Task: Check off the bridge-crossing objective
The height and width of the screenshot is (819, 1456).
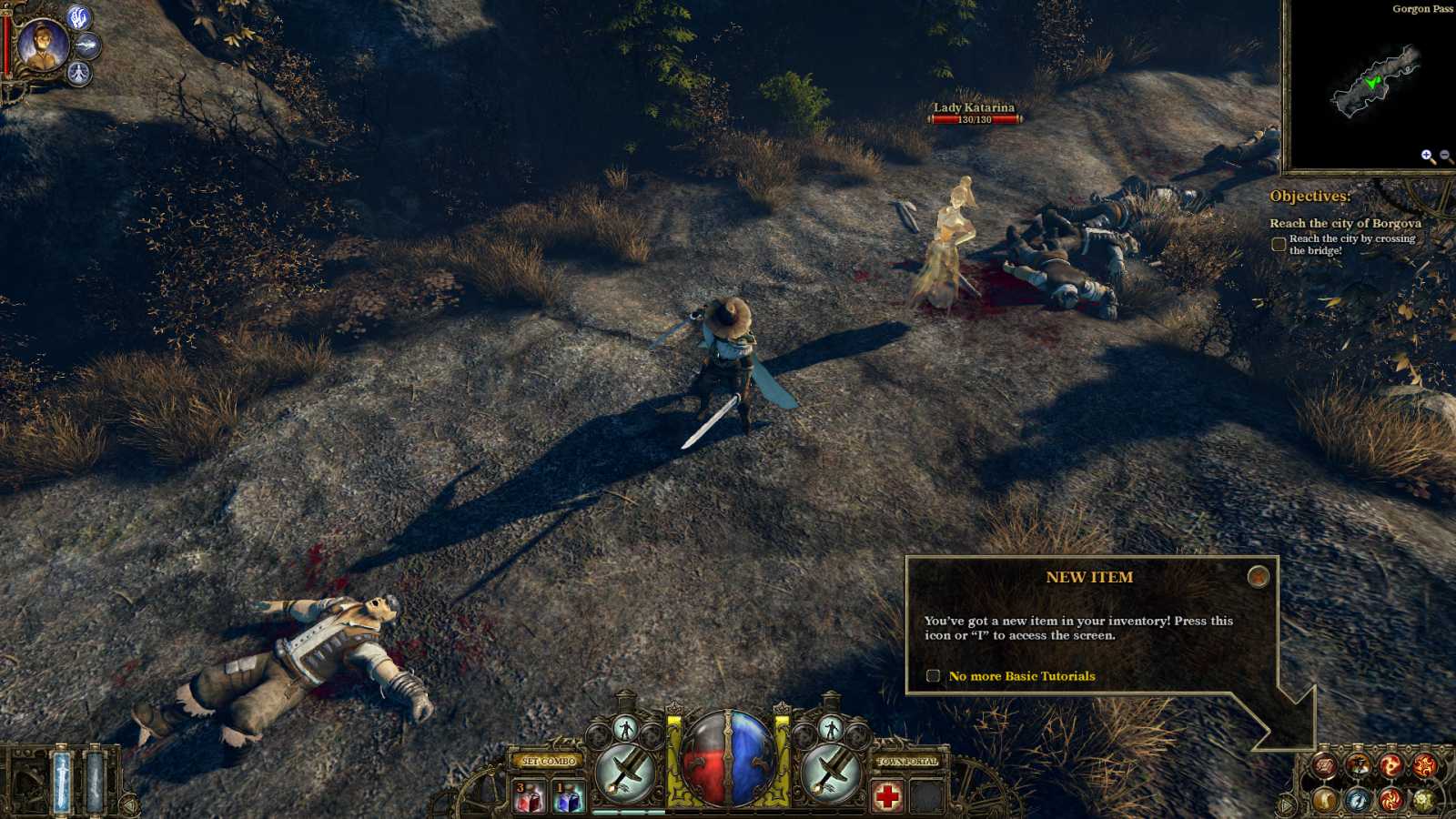Action: [x=1278, y=241]
